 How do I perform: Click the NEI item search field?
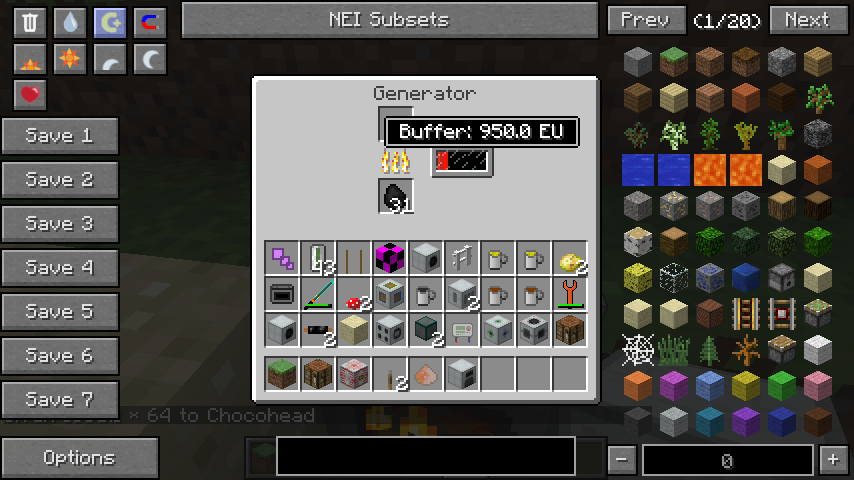(x=426, y=456)
